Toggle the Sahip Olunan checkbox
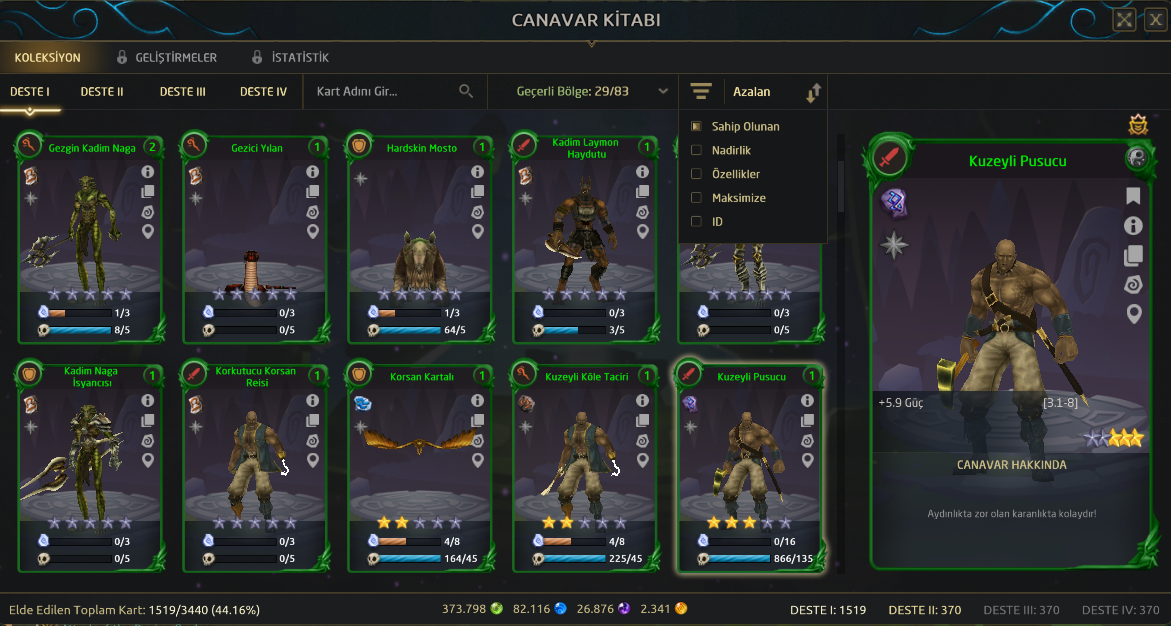This screenshot has height=626, width=1171. (697, 127)
